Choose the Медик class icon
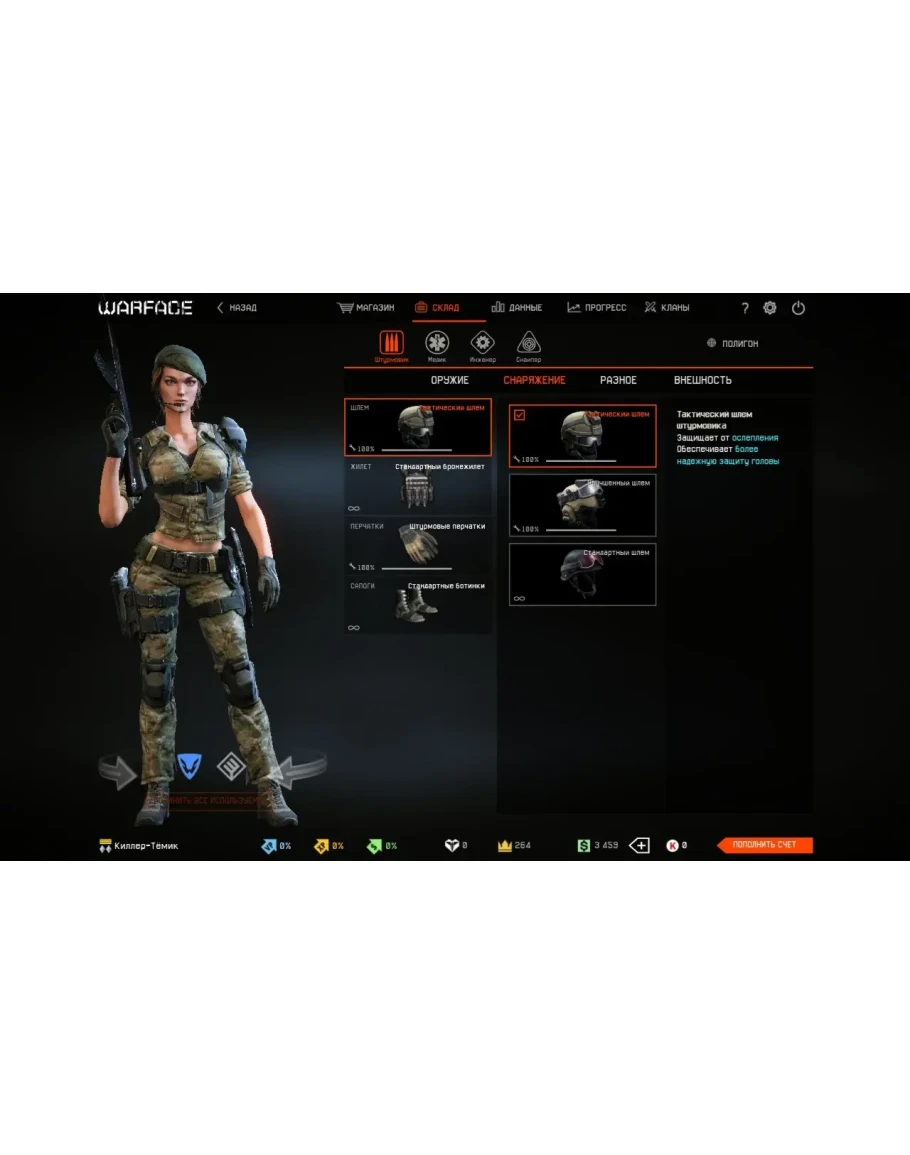The height and width of the screenshot is (1155, 910). pos(437,344)
